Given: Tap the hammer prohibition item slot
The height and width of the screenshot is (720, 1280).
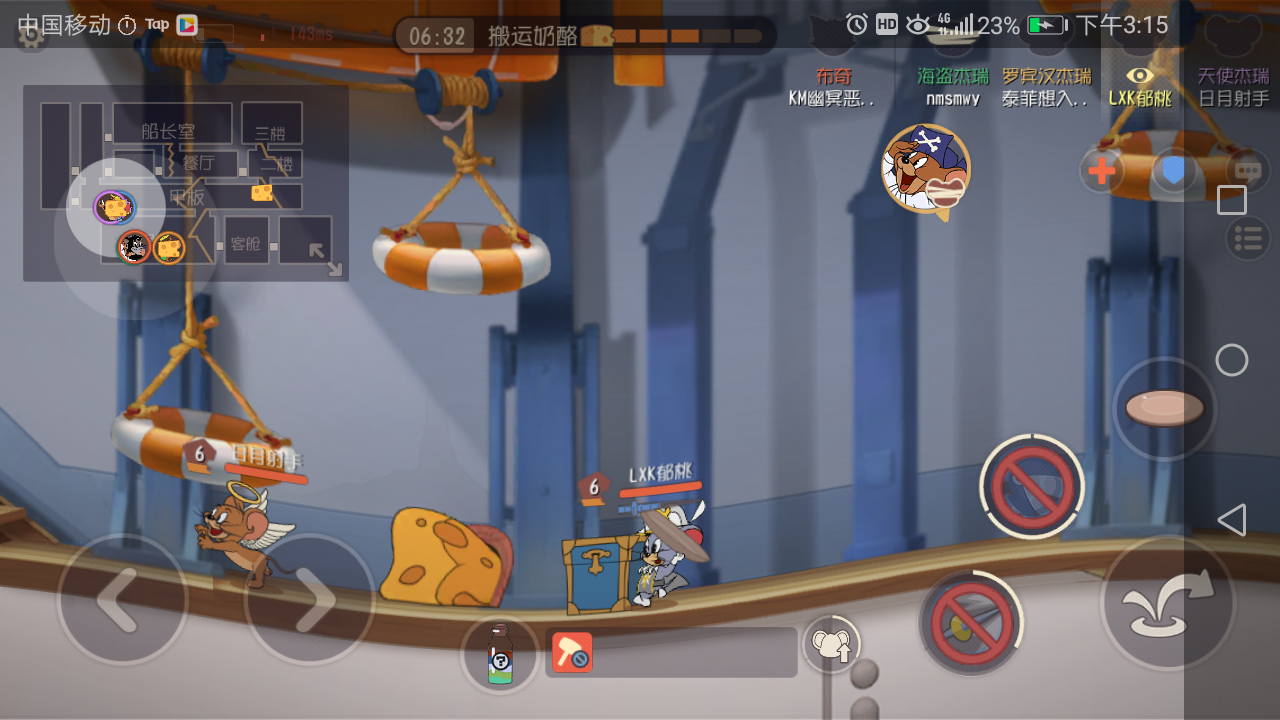Looking at the screenshot, I should [571, 651].
